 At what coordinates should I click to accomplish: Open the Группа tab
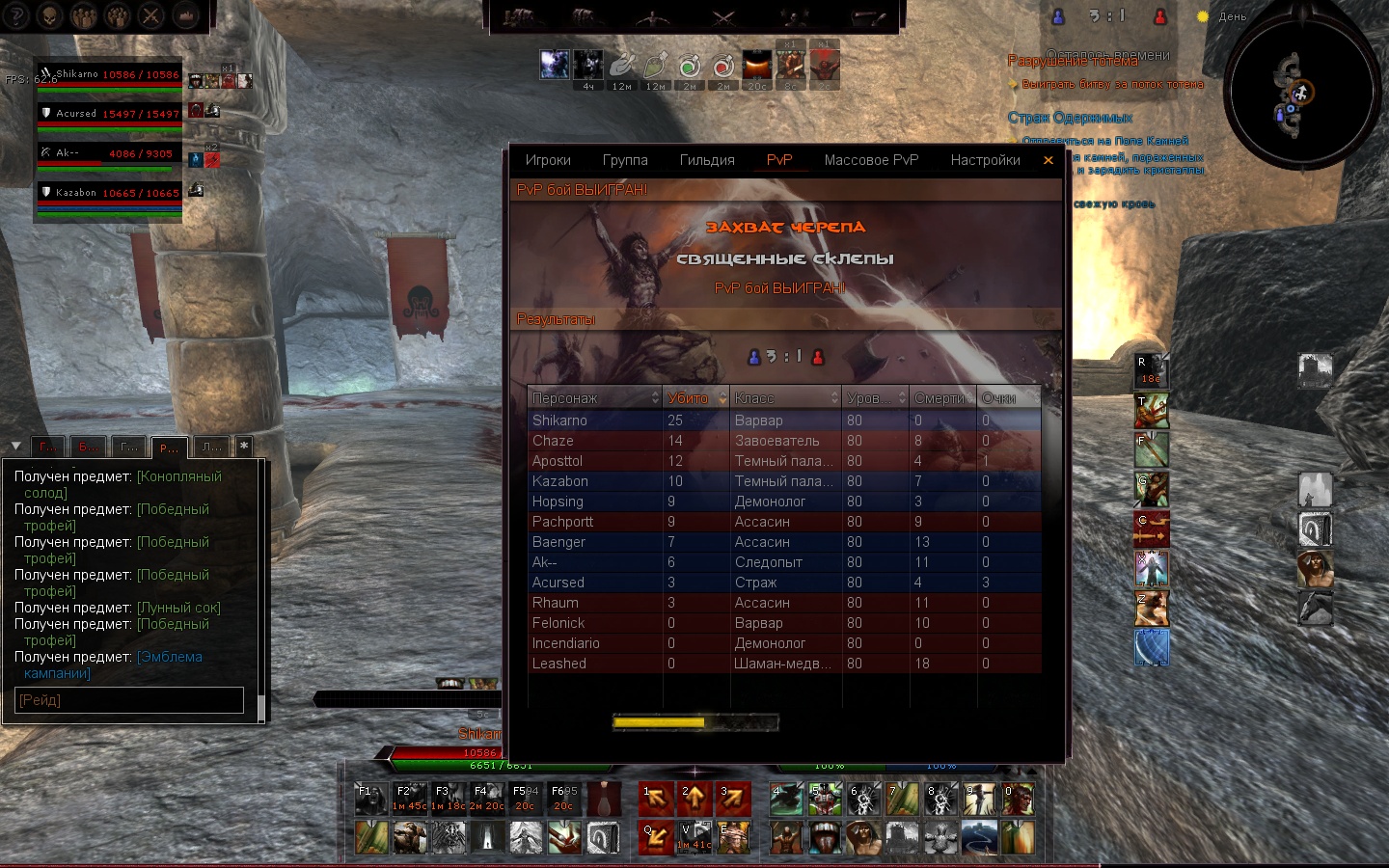[x=625, y=160]
